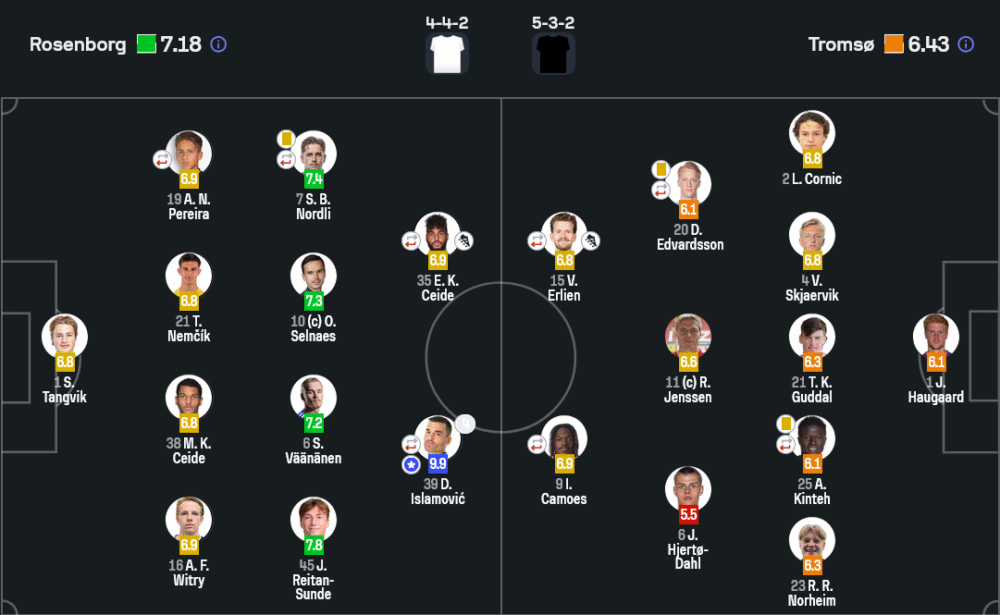Select E. K. Ceide's portrait
The image size is (1000, 615).
(437, 236)
